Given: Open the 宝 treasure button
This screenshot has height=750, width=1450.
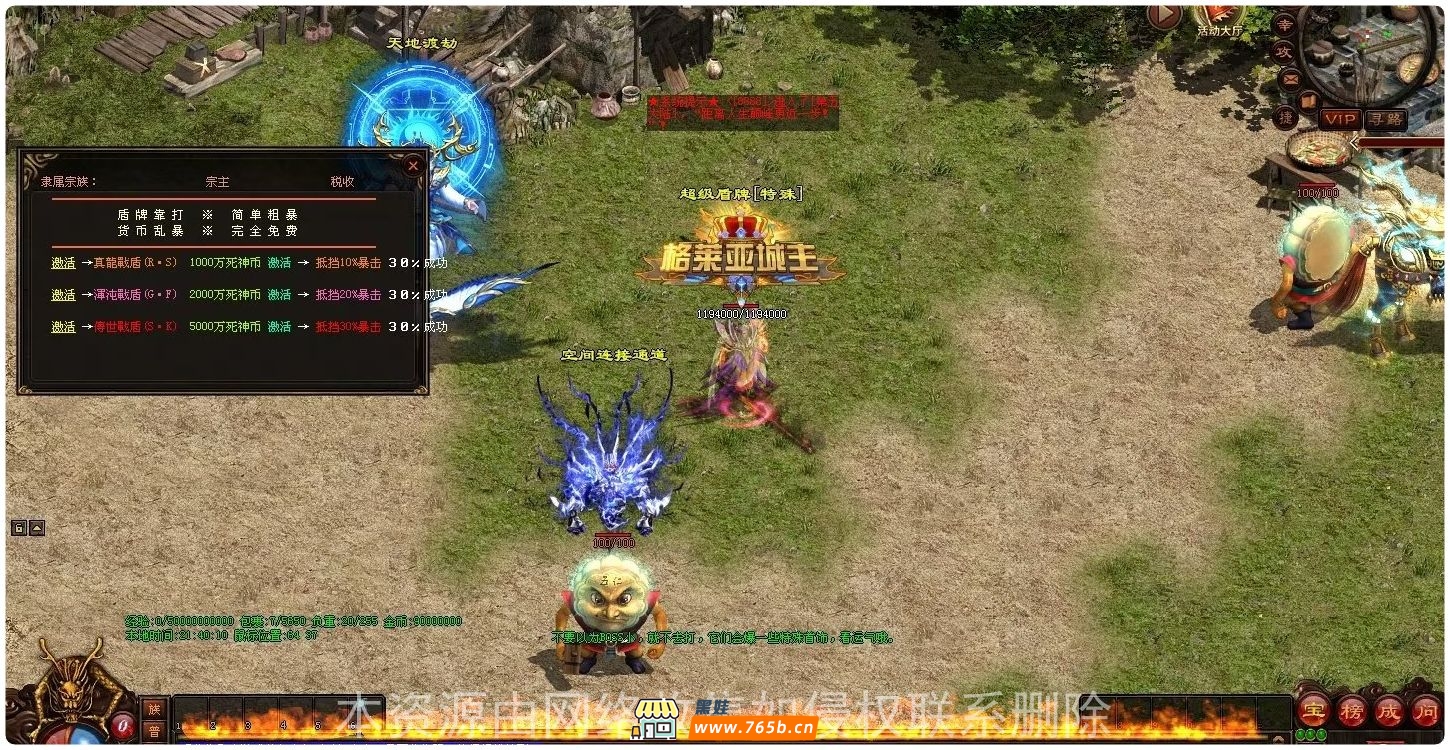Looking at the screenshot, I should pyautogui.click(x=1313, y=712).
